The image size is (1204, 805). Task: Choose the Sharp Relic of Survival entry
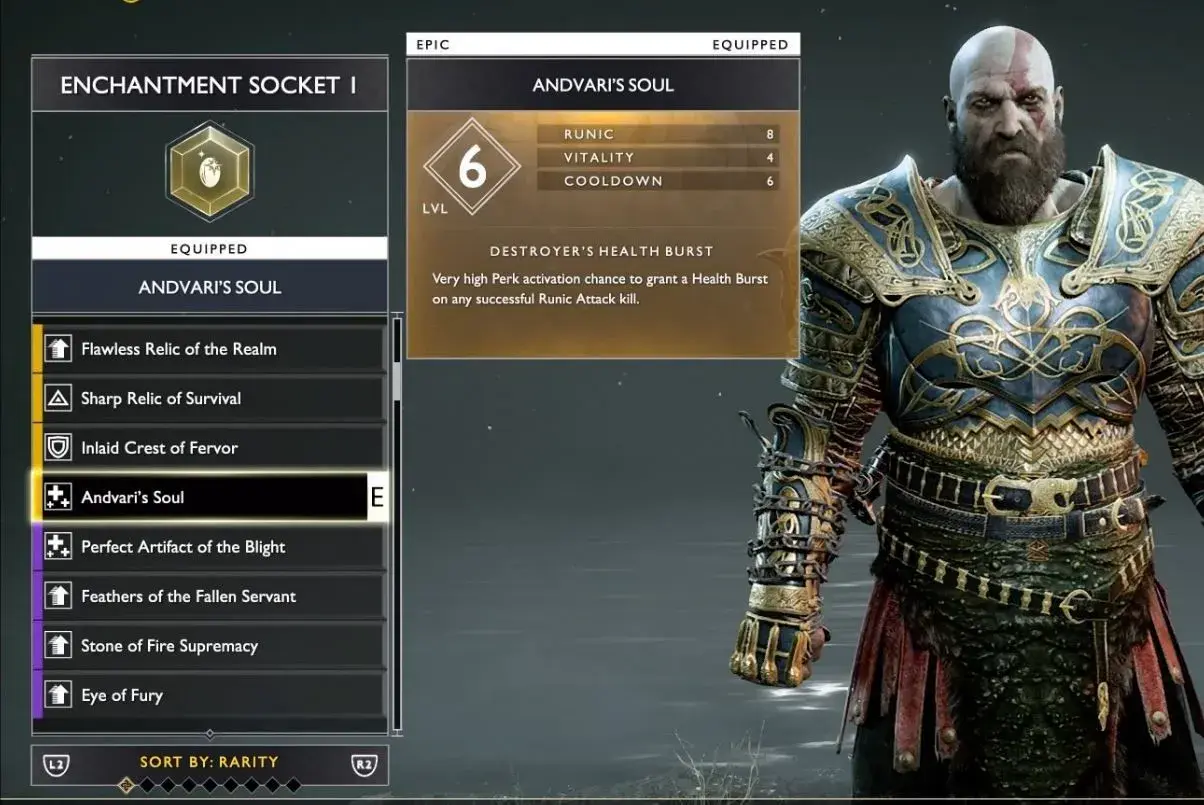210,398
